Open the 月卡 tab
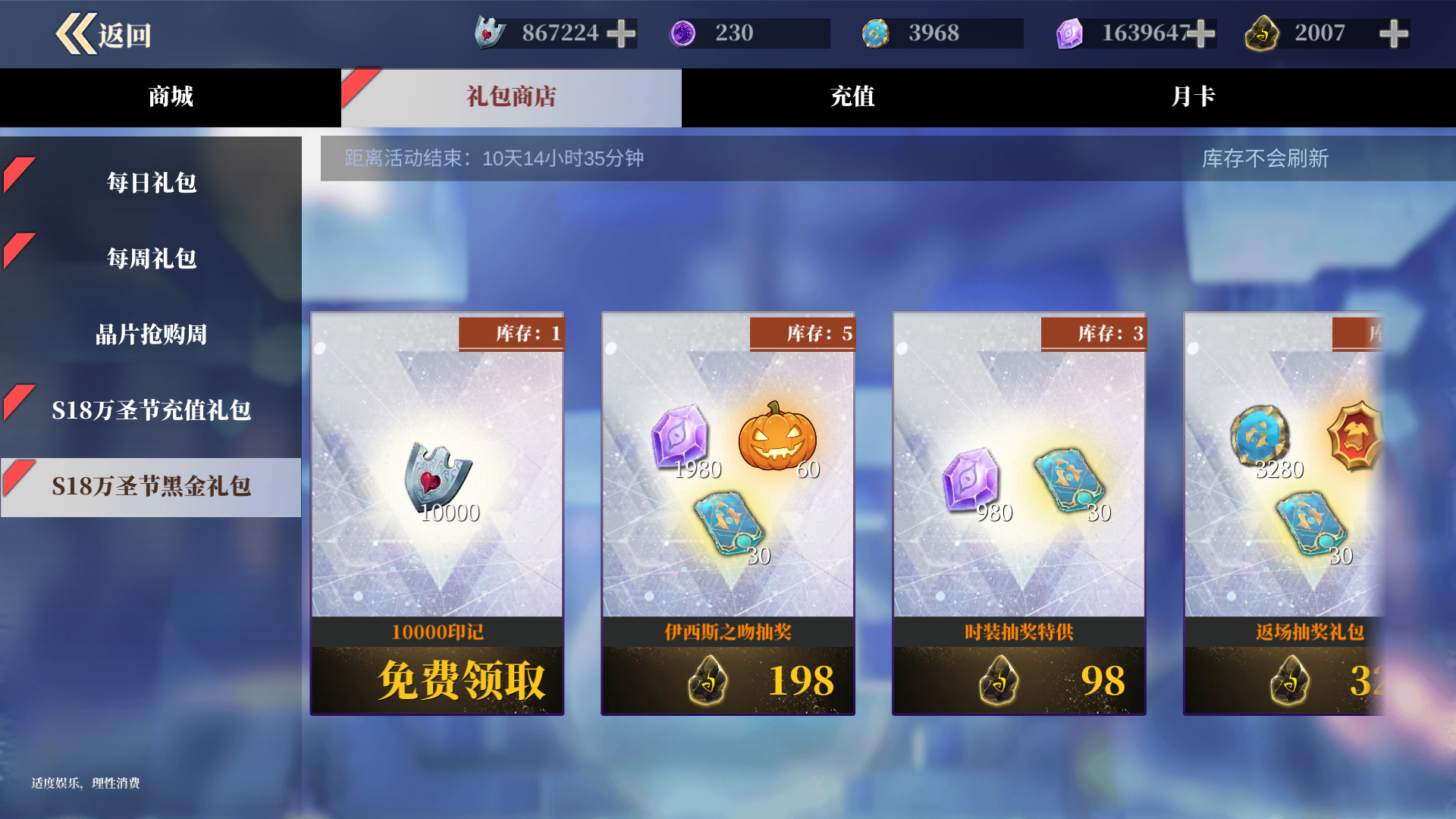1456x819 pixels. coord(1193,97)
